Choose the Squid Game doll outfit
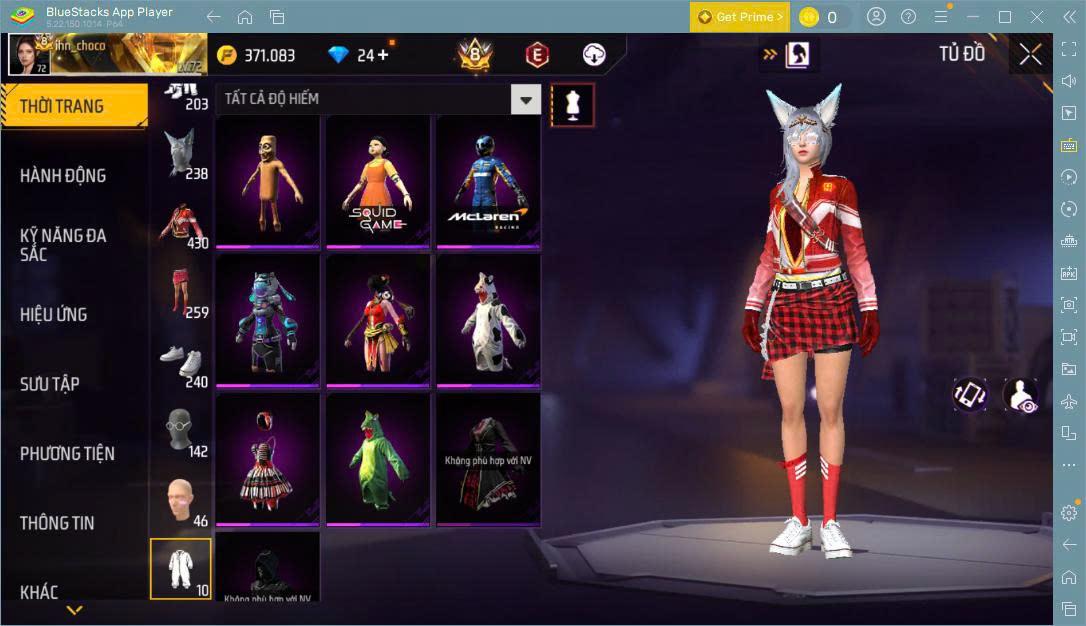Screen dimensions: 1086x626 (x=378, y=181)
